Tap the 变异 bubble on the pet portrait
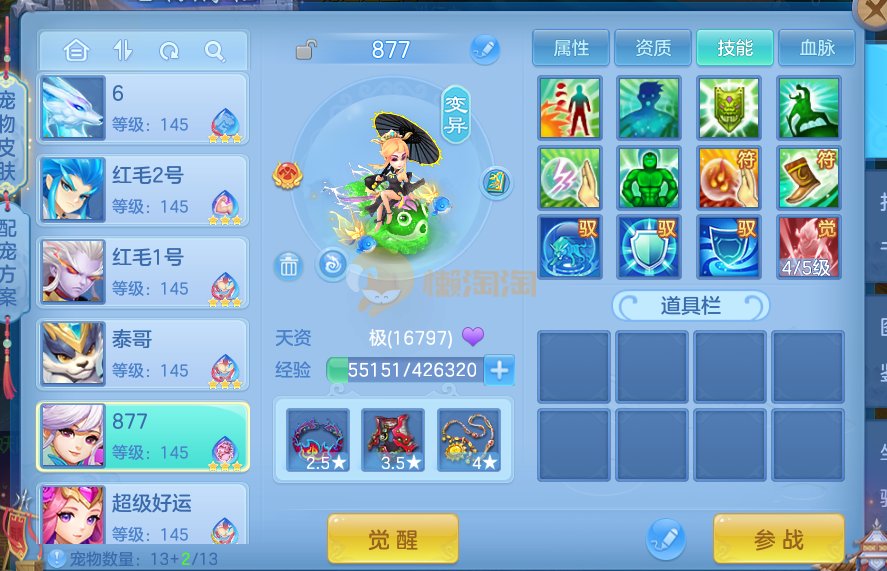 coord(457,113)
